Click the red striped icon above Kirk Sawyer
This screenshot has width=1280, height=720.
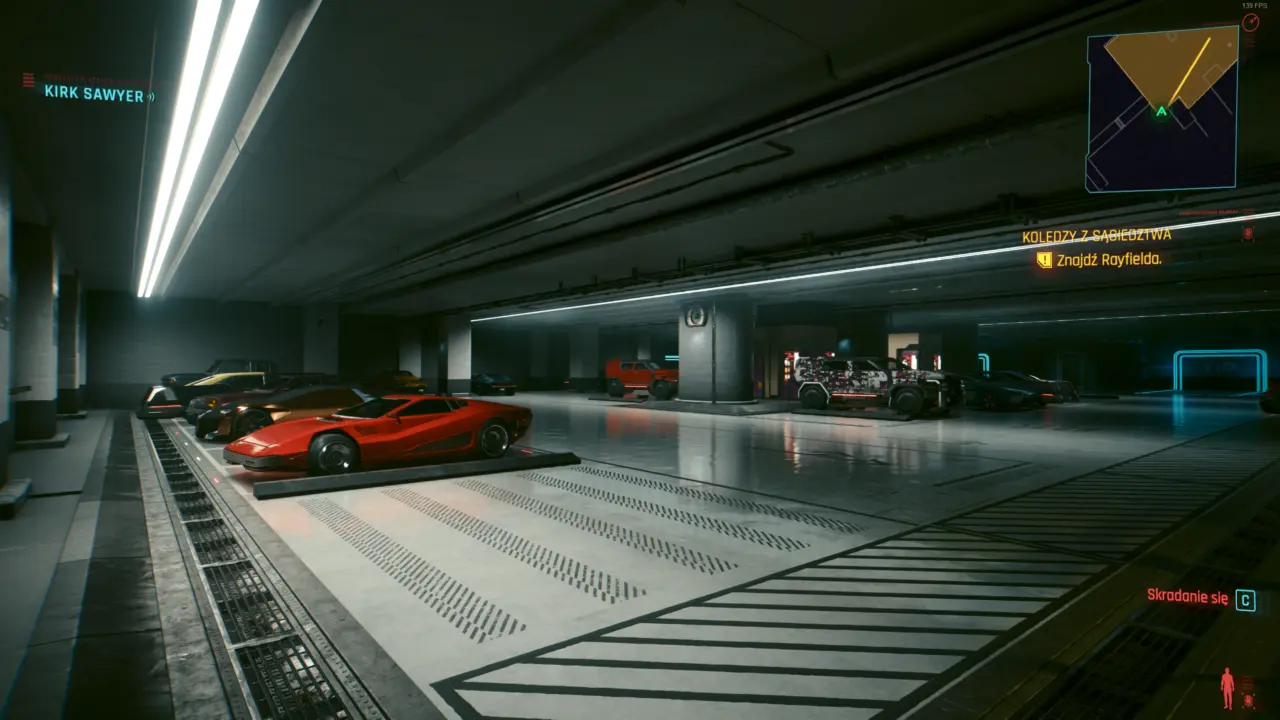[x=27, y=78]
